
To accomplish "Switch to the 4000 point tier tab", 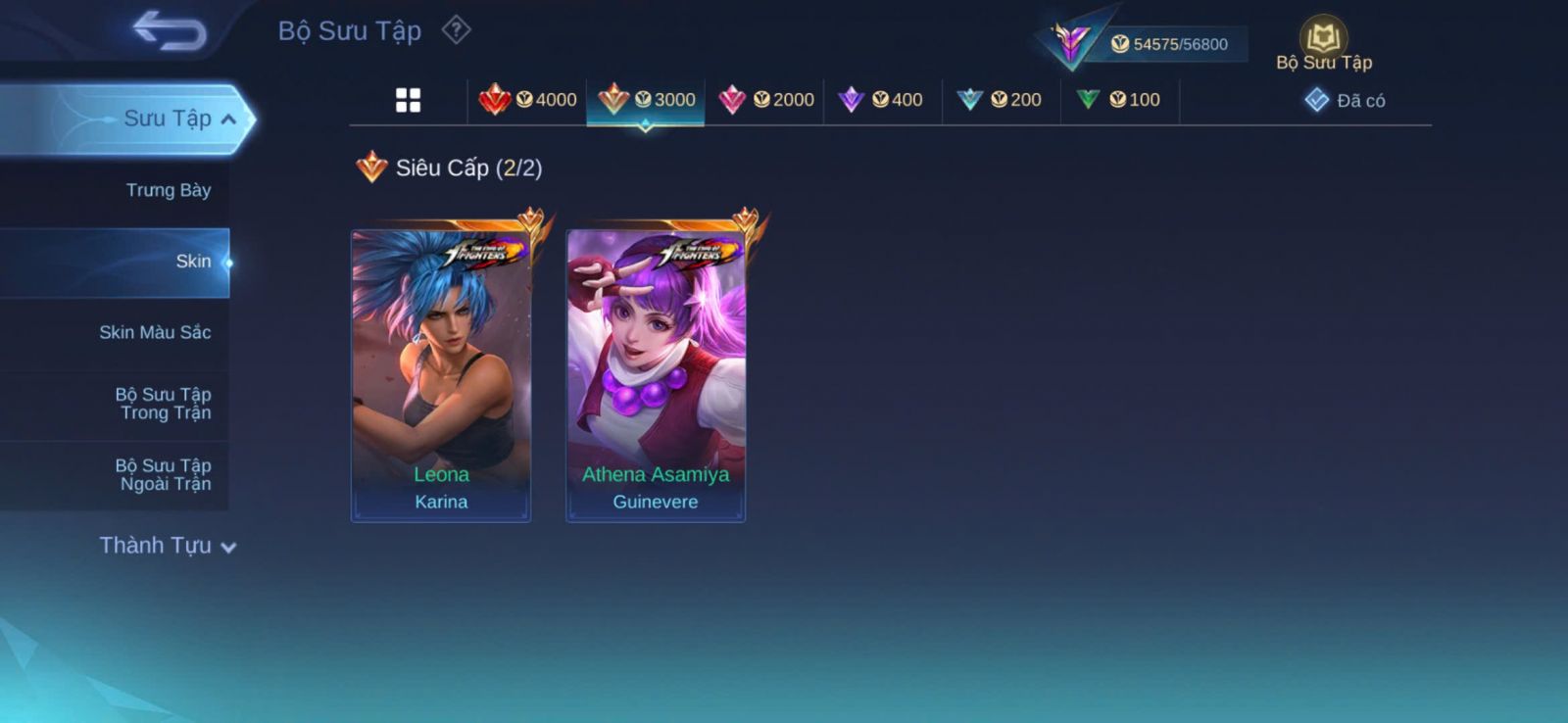I will (x=527, y=100).
